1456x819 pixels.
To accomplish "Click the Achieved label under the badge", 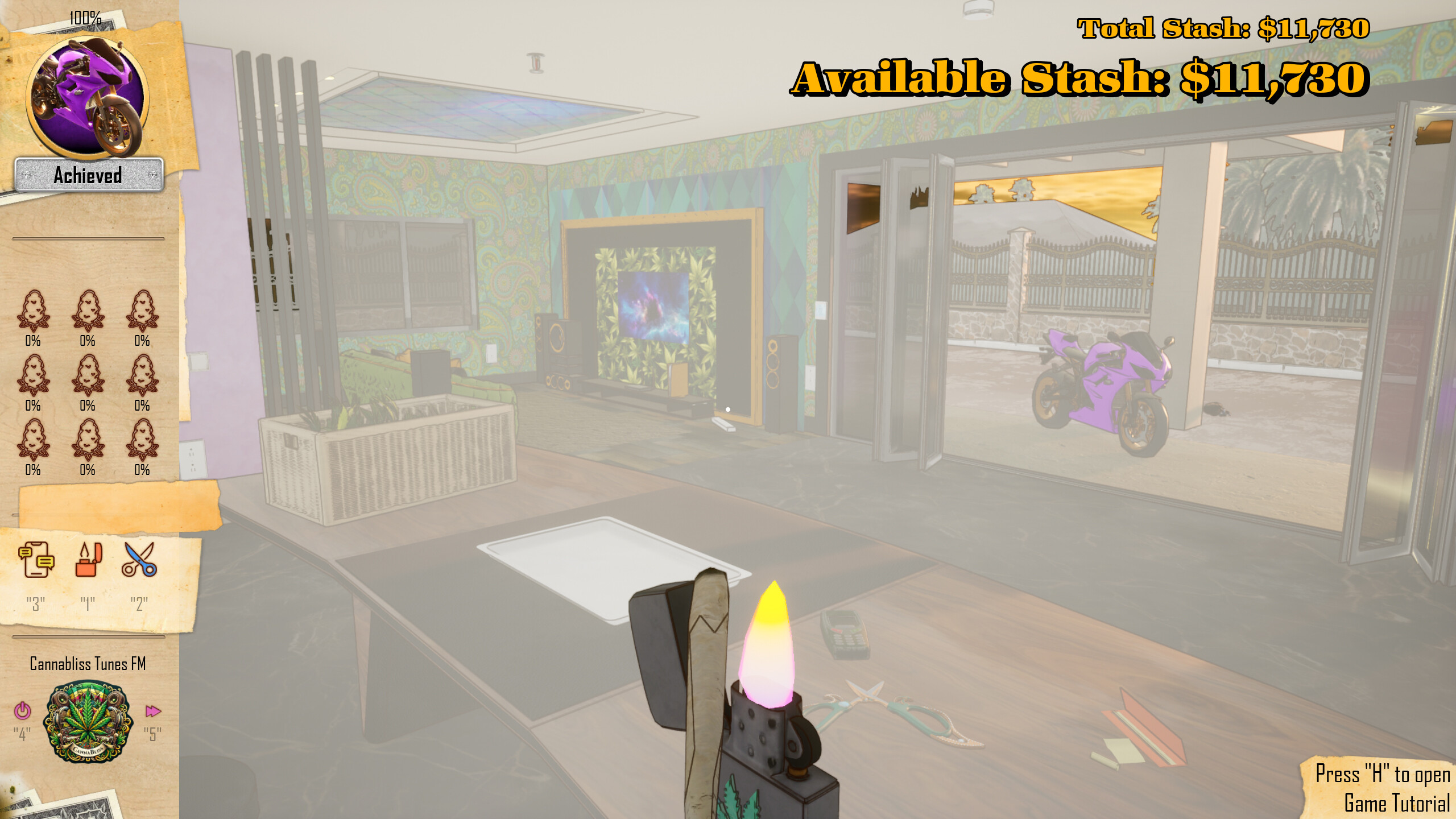I will coord(88,175).
